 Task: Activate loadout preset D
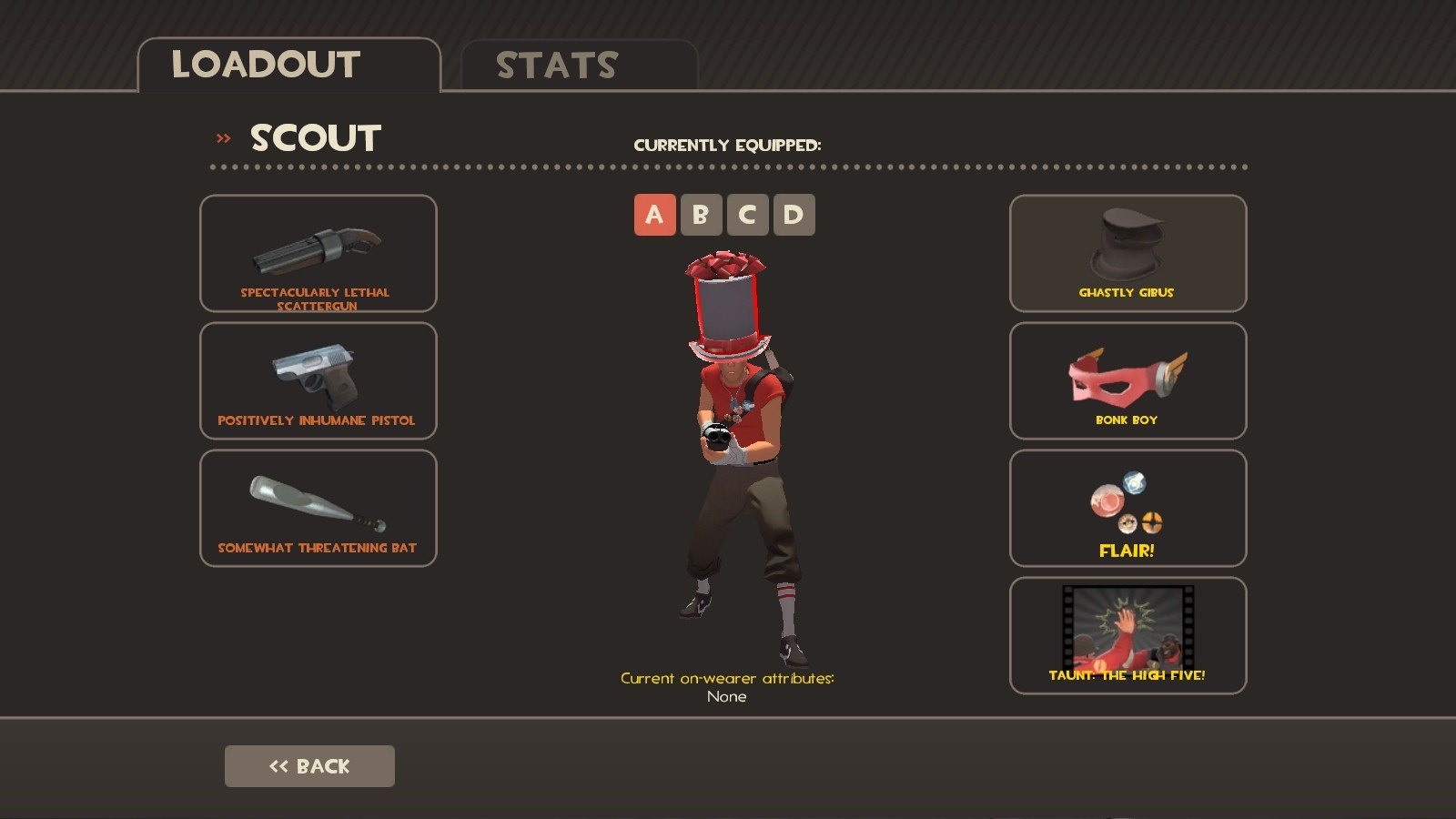[794, 216]
